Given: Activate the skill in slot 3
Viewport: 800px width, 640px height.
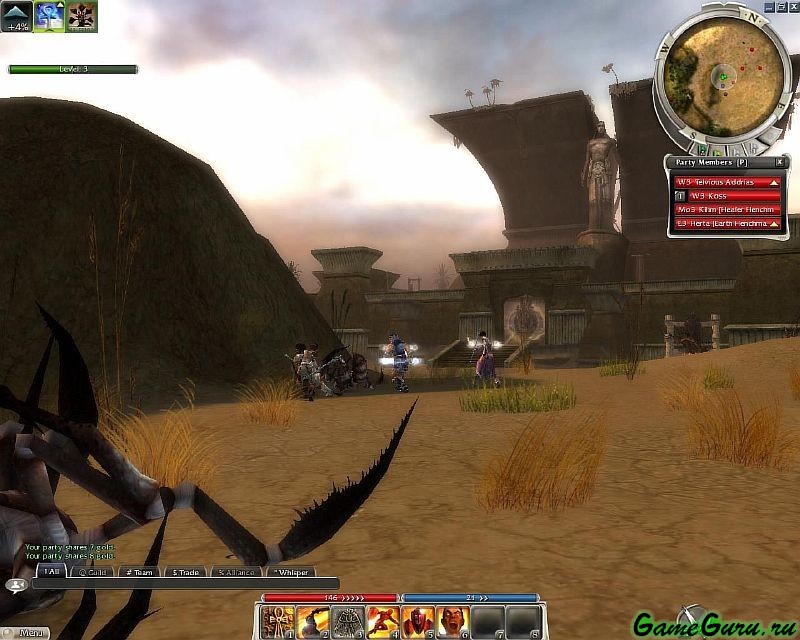Looking at the screenshot, I should [x=348, y=621].
